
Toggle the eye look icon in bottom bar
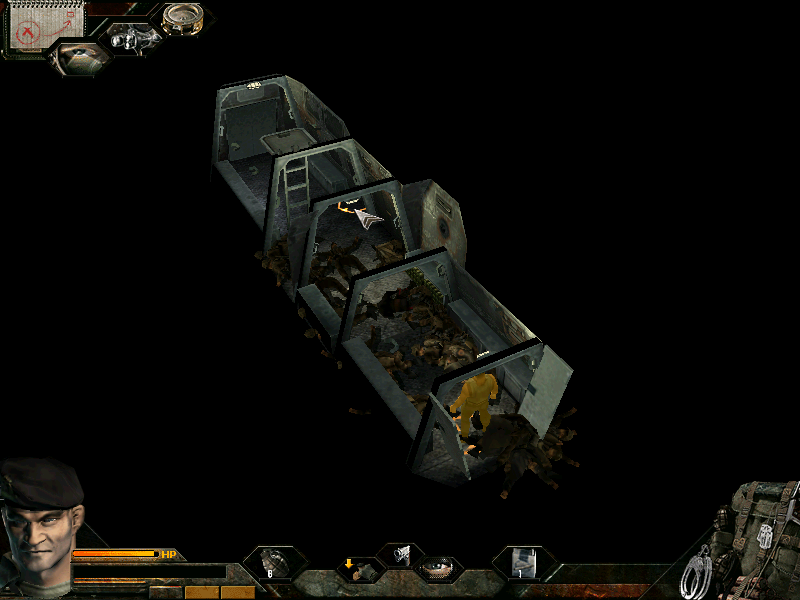pos(439,570)
